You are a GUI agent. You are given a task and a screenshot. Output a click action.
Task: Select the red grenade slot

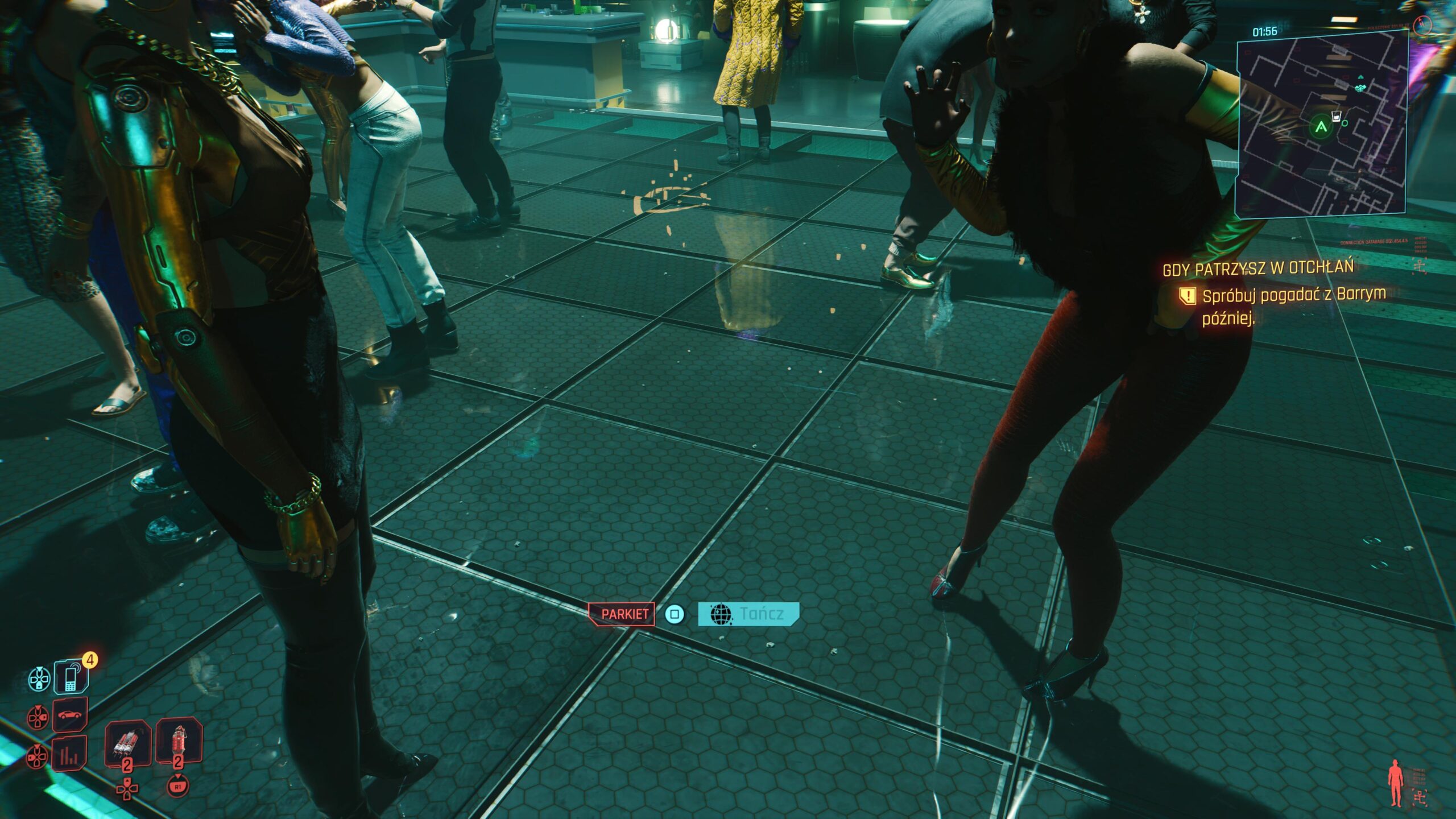click(179, 740)
